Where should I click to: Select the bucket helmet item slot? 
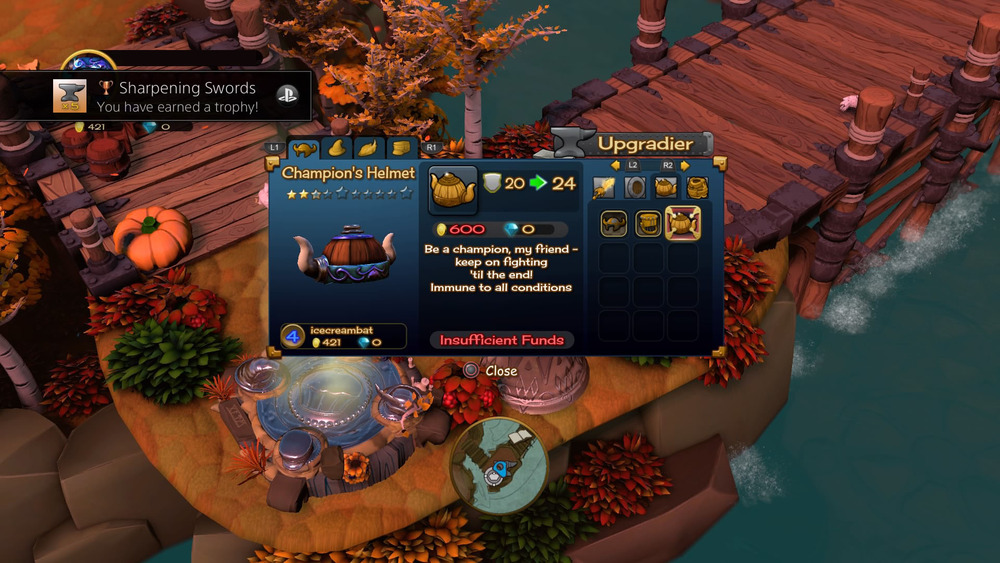[648, 223]
